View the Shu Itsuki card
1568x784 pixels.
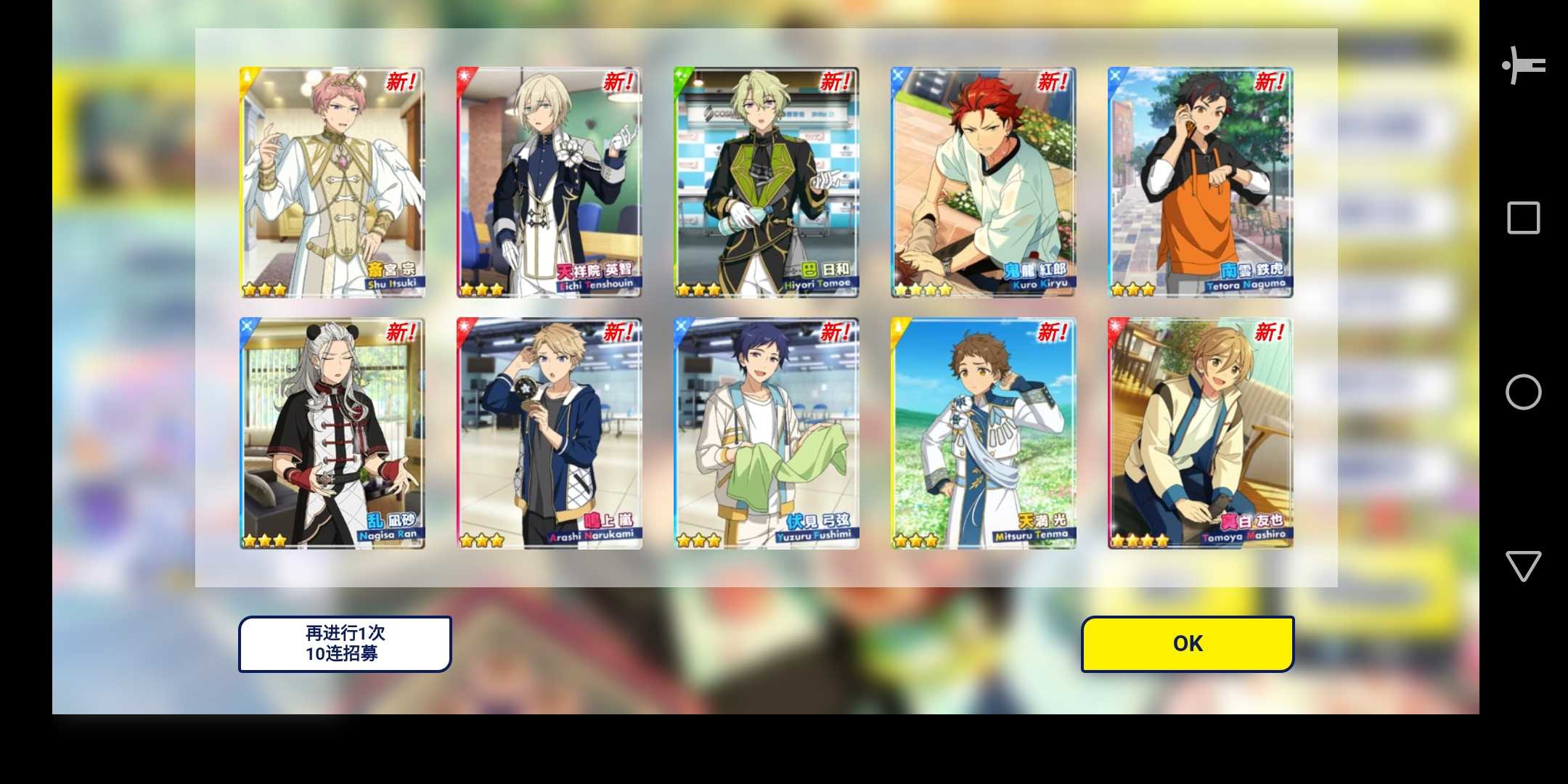pyautogui.click(x=332, y=182)
